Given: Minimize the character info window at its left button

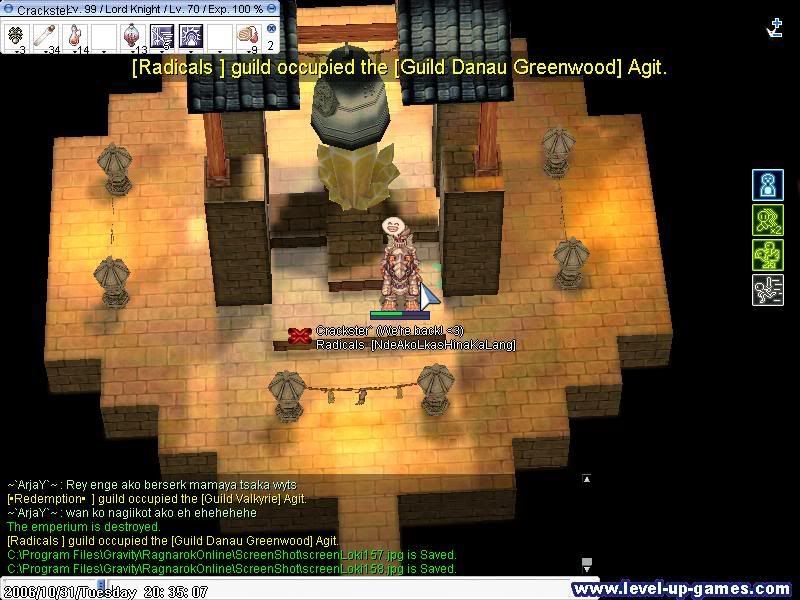Looking at the screenshot, I should click(x=7, y=8).
